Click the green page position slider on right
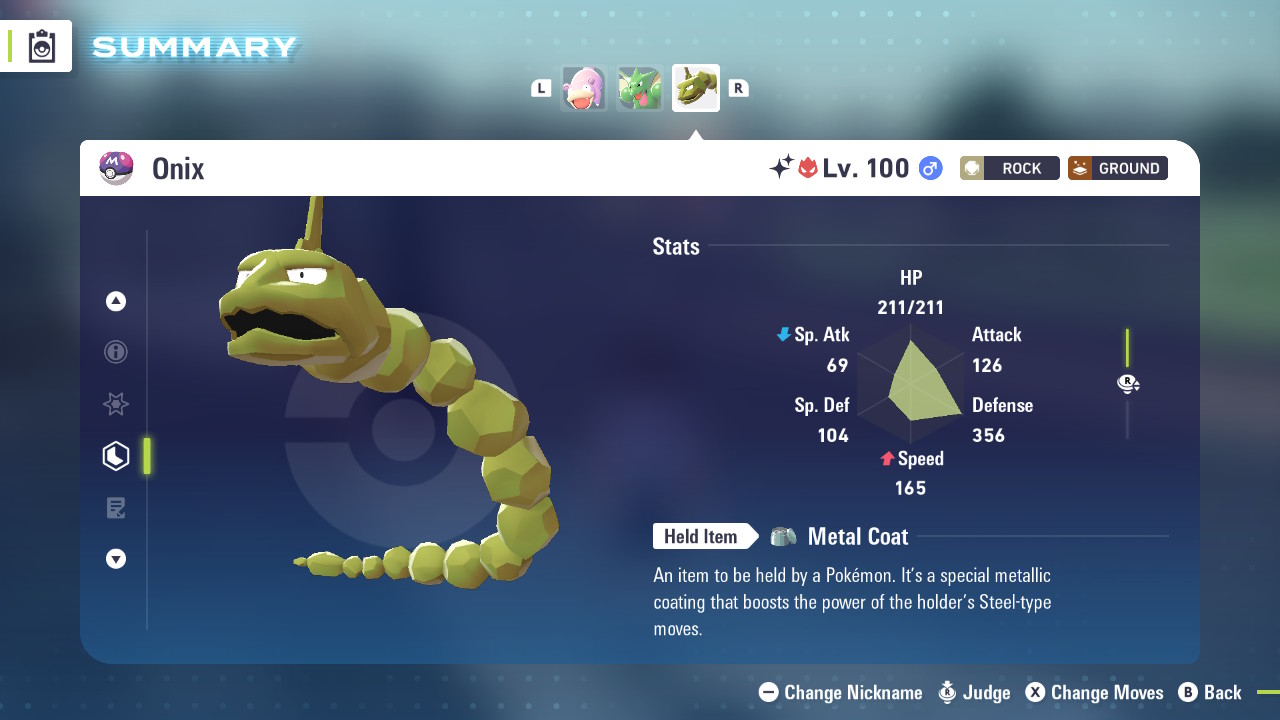 [x=1127, y=350]
